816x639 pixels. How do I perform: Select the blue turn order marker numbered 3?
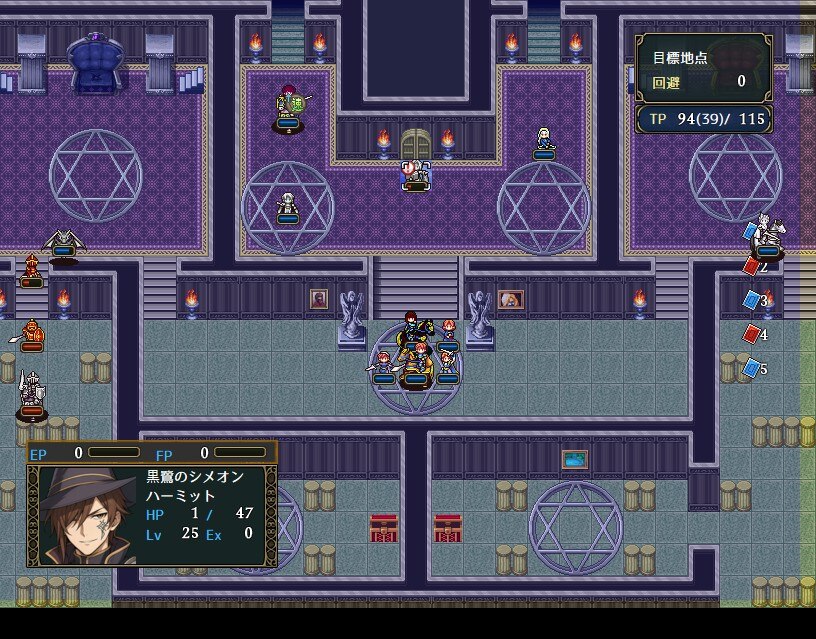[x=752, y=300]
